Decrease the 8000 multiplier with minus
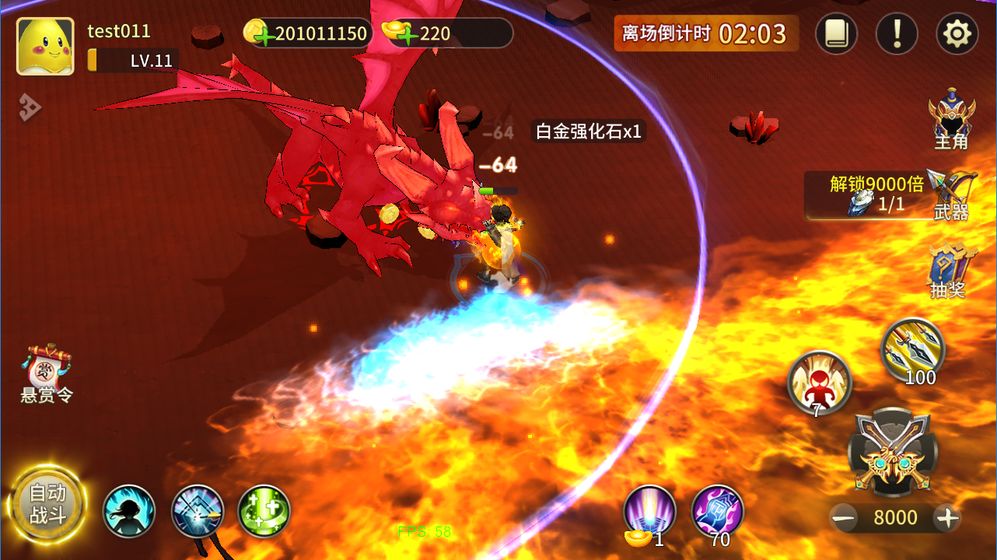The width and height of the screenshot is (997, 560). pos(845,517)
